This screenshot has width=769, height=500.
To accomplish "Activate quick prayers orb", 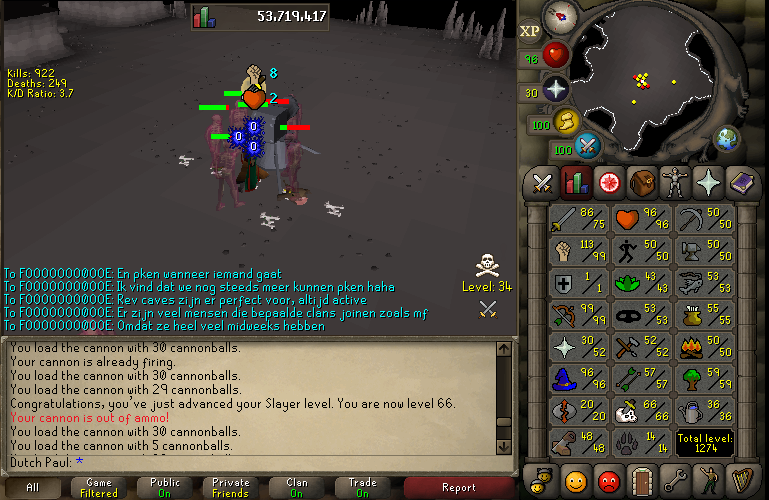I will 555,88.
